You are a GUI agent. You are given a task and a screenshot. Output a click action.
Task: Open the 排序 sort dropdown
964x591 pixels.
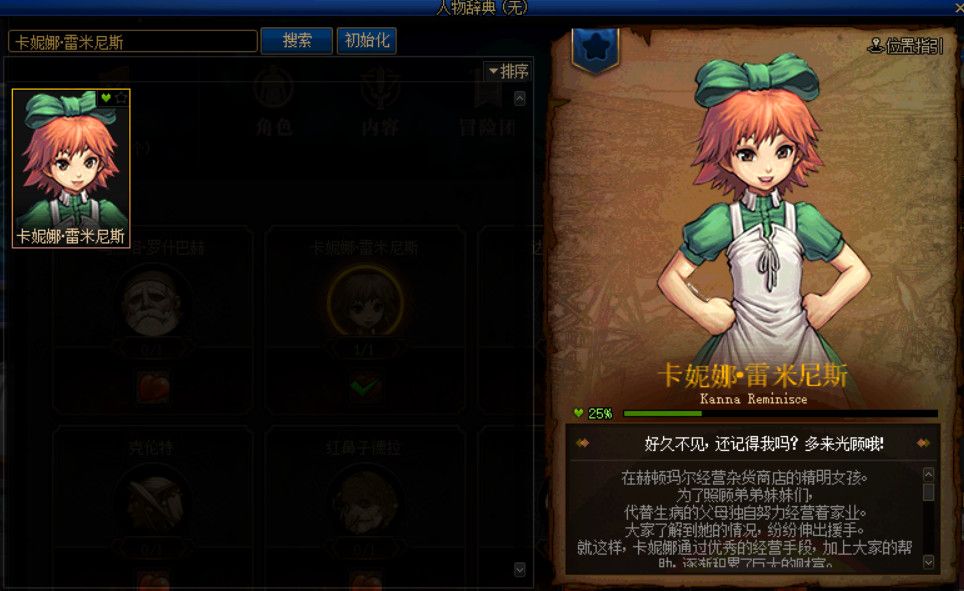pyautogui.click(x=507, y=72)
